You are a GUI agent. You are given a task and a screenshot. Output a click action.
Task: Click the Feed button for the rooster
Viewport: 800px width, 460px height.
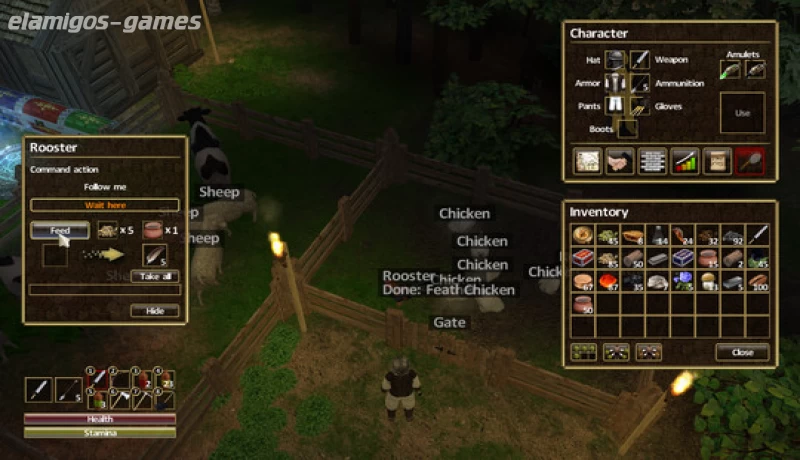(x=60, y=231)
